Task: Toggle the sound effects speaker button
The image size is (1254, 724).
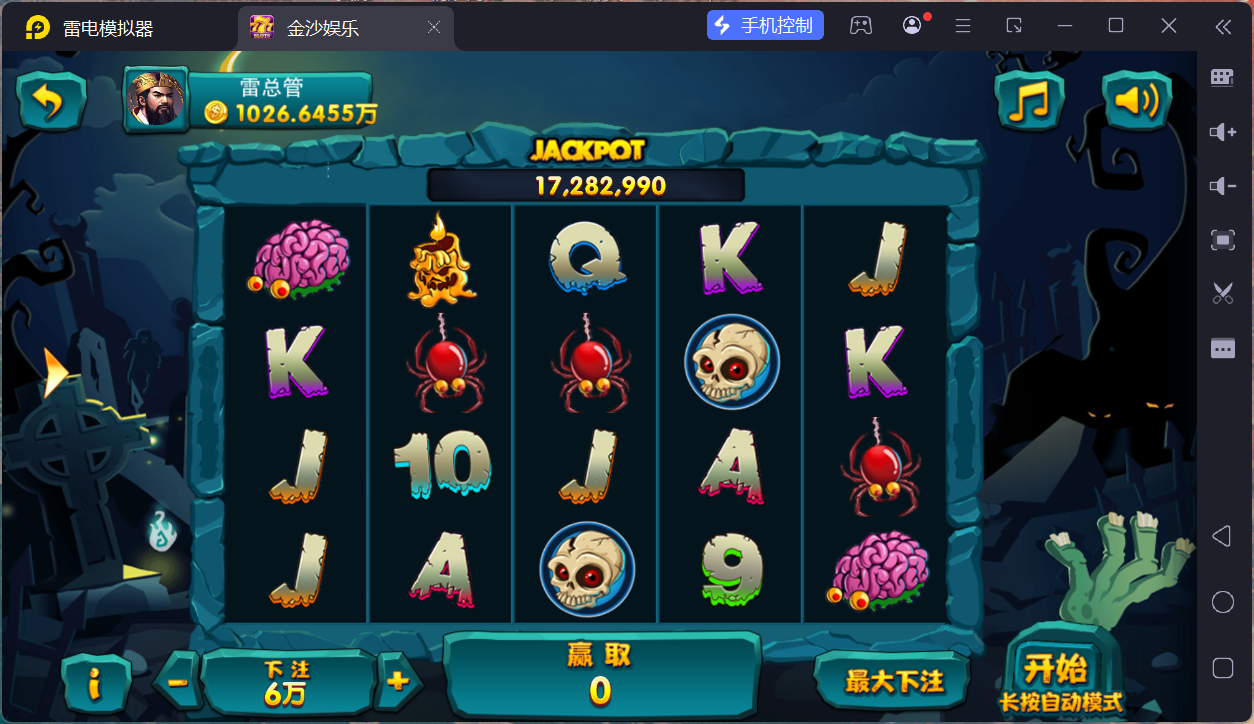Action: coord(1136,101)
